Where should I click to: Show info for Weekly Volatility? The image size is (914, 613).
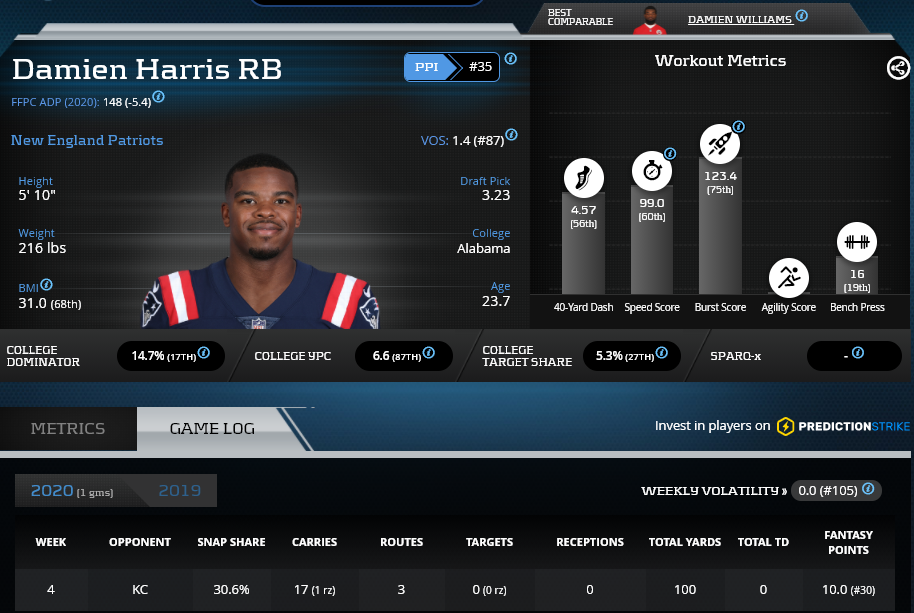coord(868,489)
